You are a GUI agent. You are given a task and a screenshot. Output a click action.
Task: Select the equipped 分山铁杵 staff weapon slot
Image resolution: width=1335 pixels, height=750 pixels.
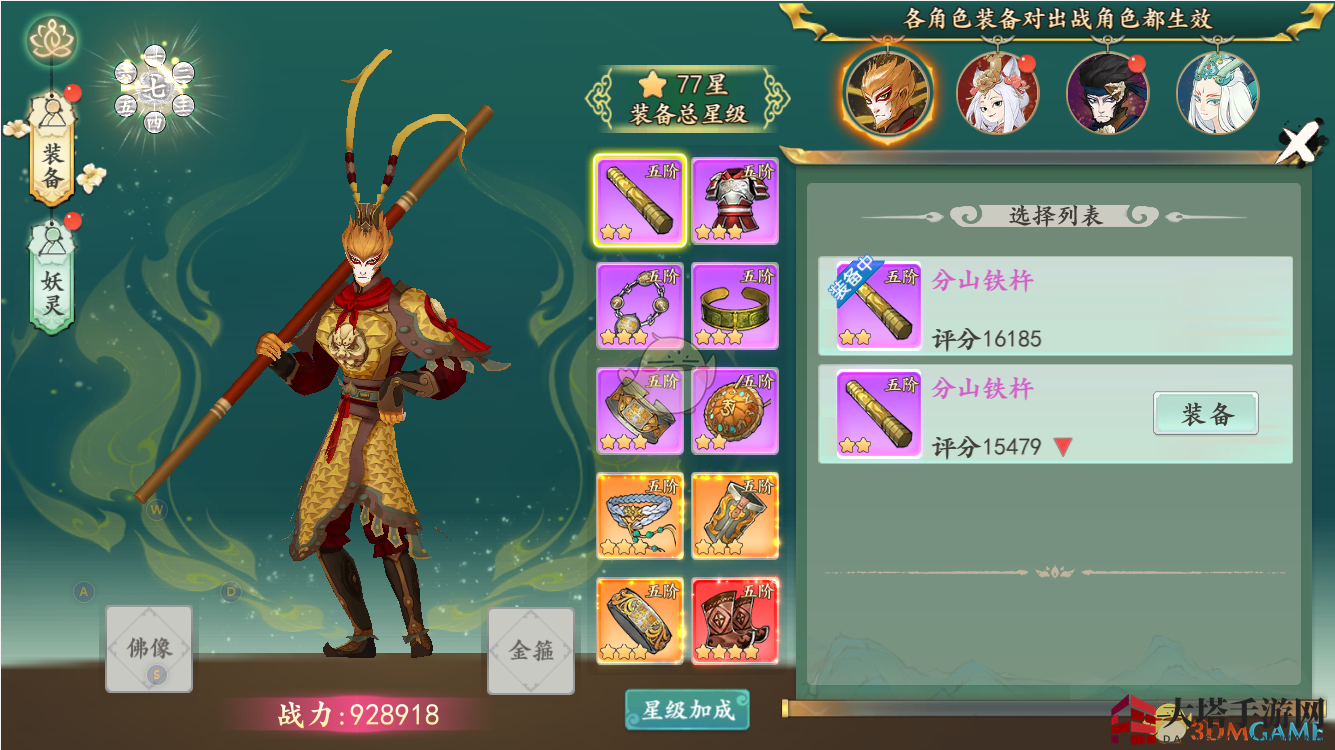click(x=640, y=200)
